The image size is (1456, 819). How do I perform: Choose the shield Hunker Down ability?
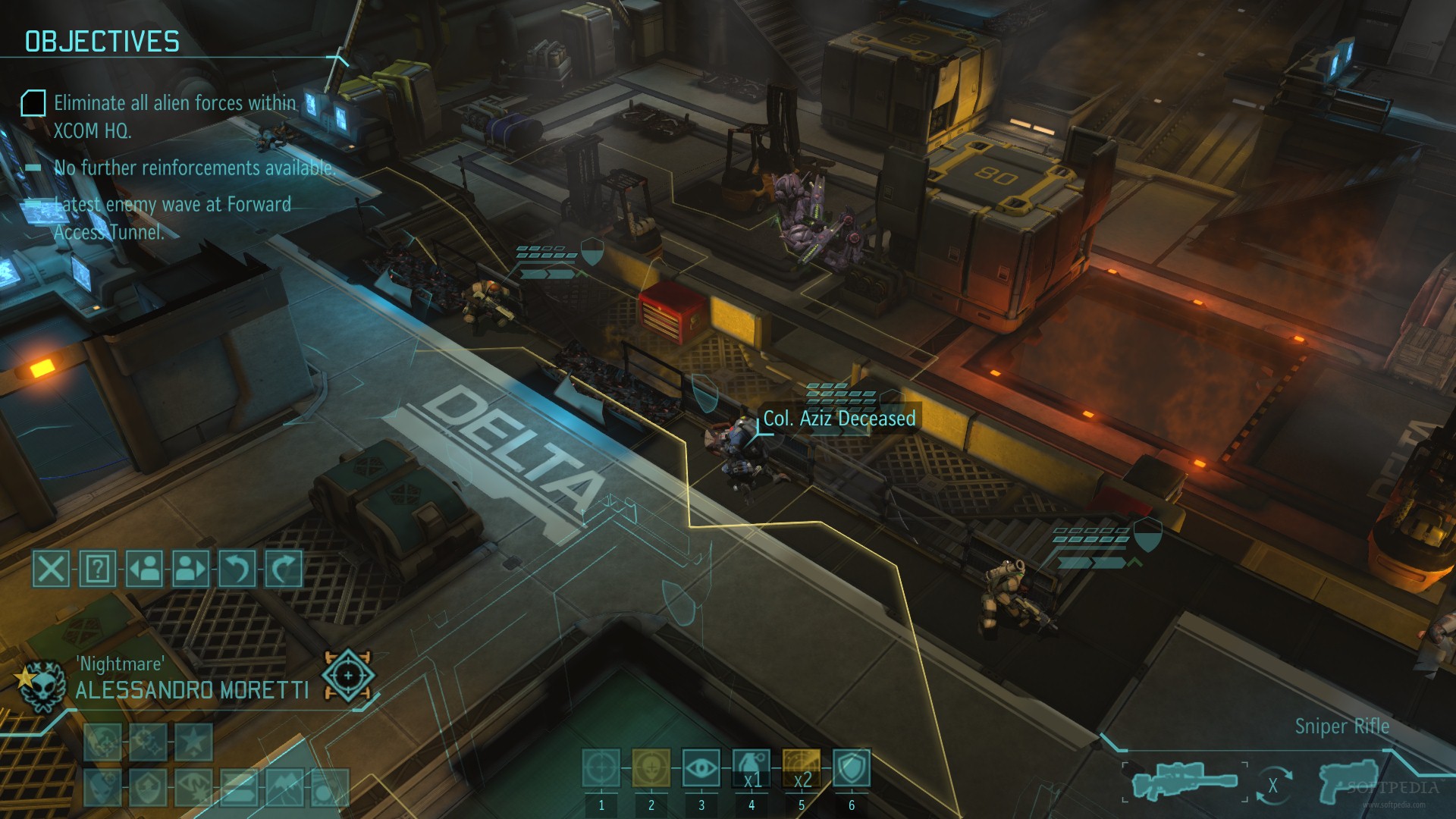[x=852, y=768]
